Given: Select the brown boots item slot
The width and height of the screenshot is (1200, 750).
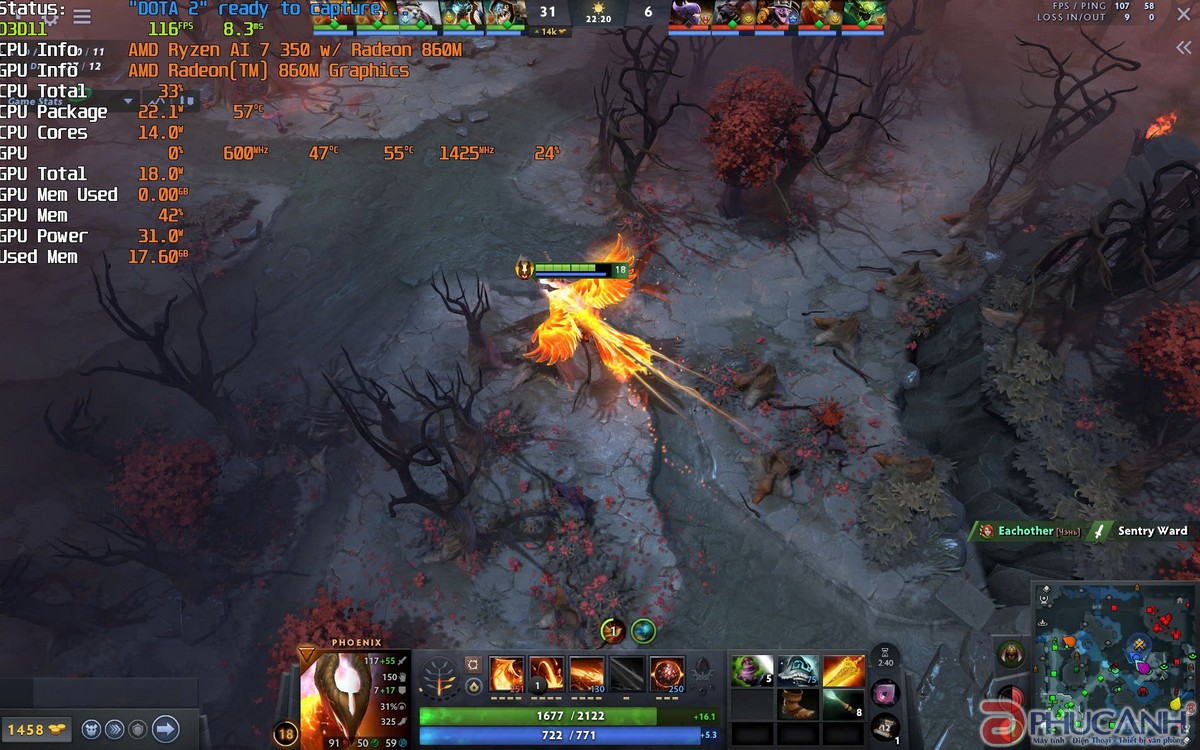Looking at the screenshot, I should [x=798, y=704].
